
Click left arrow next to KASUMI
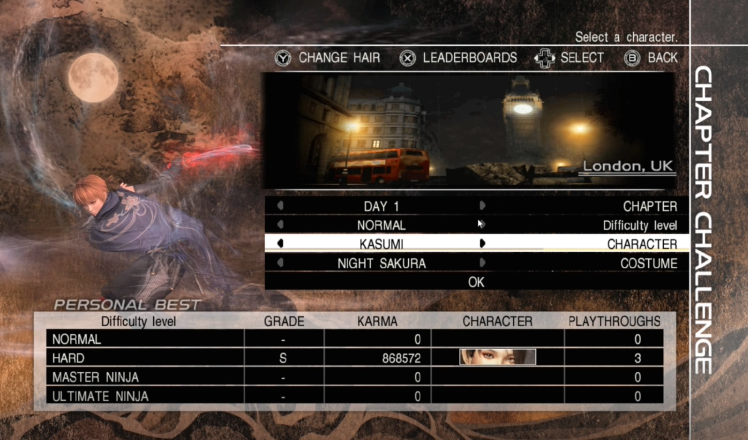click(279, 243)
